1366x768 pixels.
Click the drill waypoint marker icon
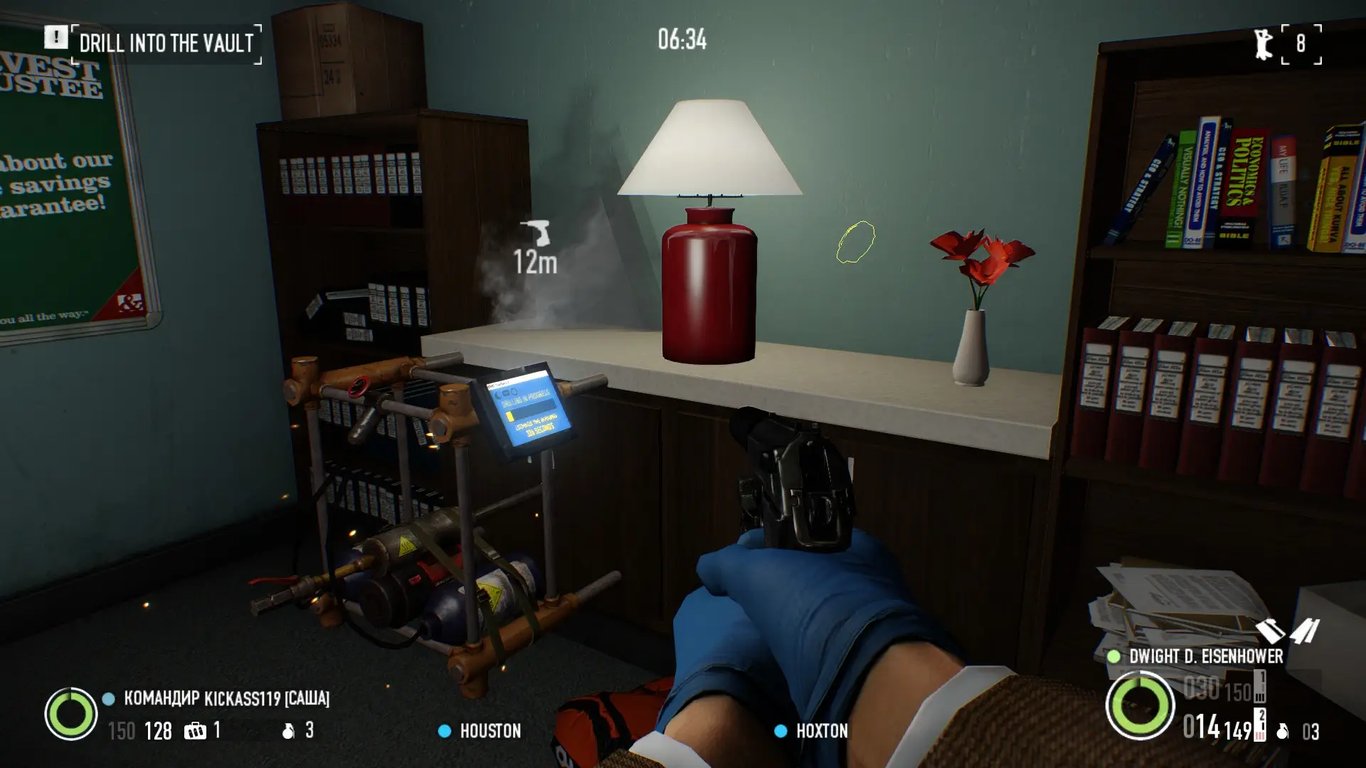pos(536,233)
